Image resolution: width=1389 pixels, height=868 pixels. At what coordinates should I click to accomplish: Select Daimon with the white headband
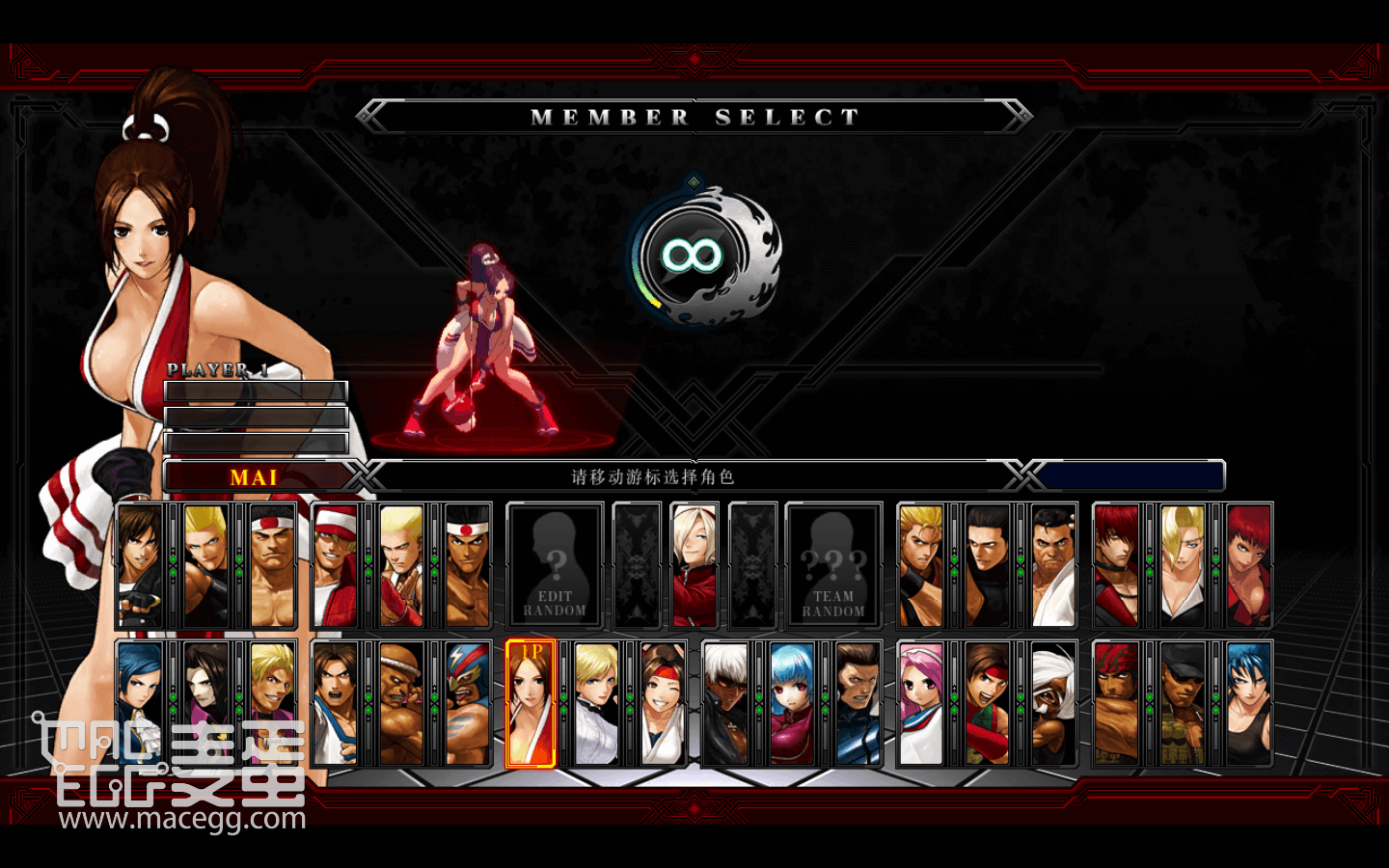coord(273,566)
